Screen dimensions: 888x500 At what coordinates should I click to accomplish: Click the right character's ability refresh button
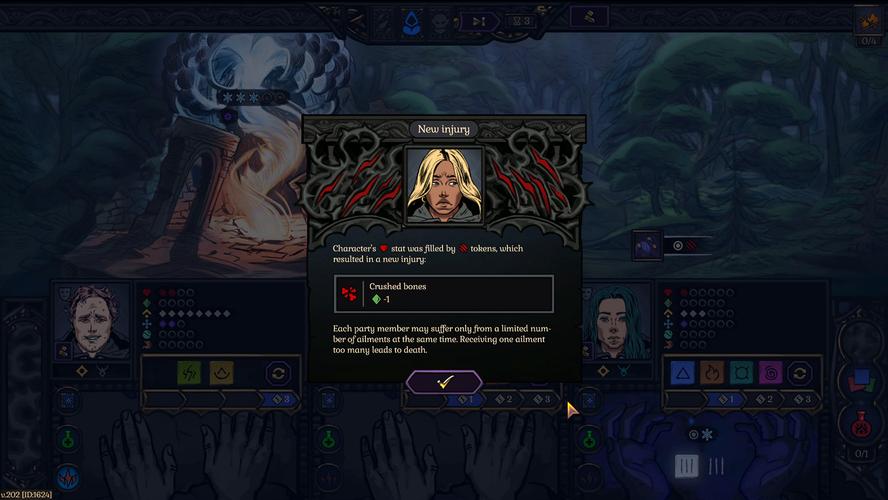800,373
